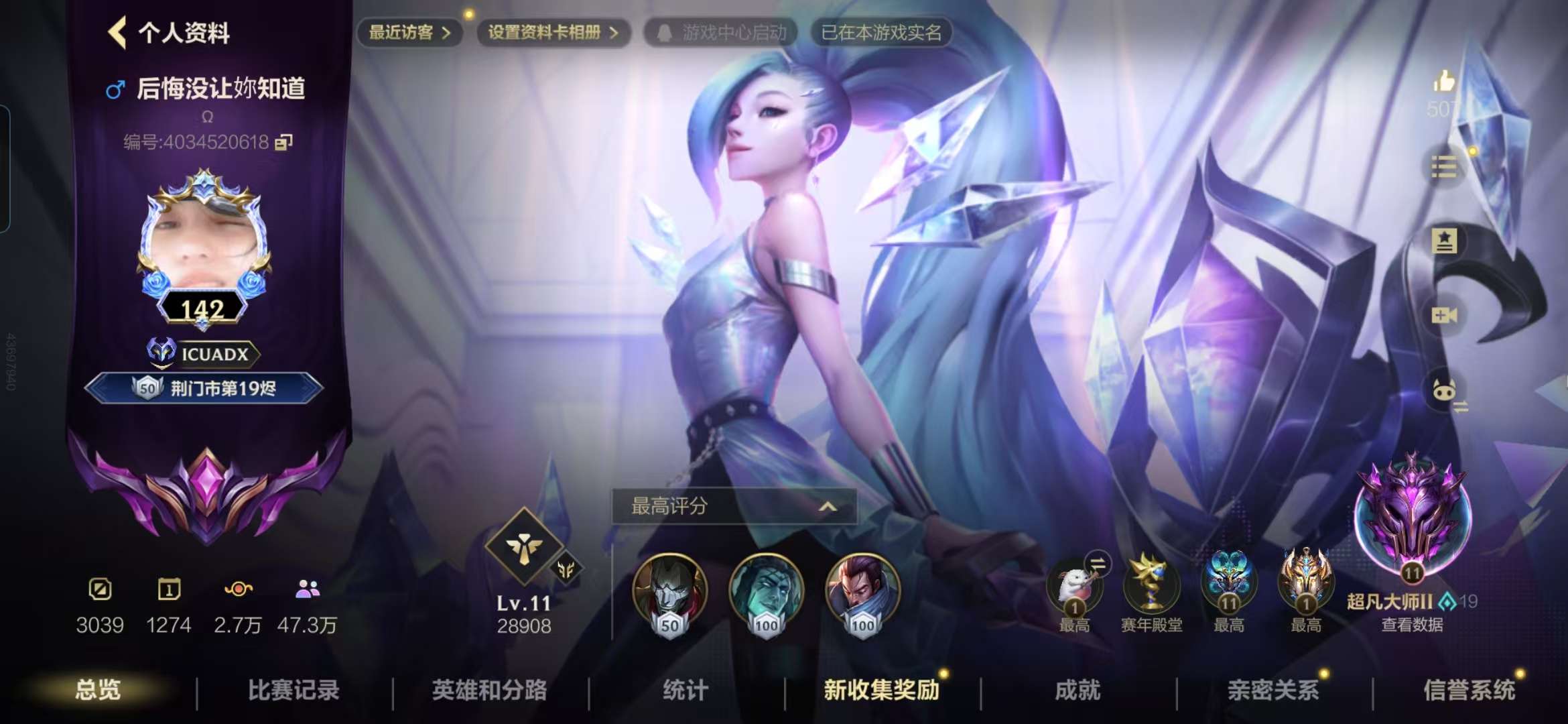Open 最近访客 recent visitors
Screen dimensions: 1568x724
click(409, 32)
